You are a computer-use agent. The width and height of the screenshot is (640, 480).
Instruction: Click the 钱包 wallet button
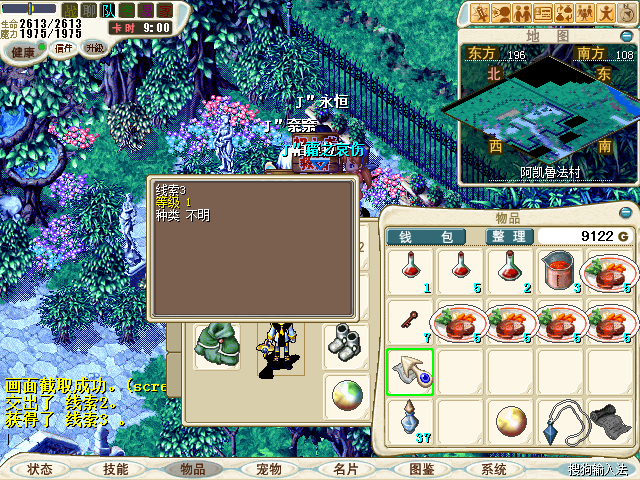pos(425,236)
